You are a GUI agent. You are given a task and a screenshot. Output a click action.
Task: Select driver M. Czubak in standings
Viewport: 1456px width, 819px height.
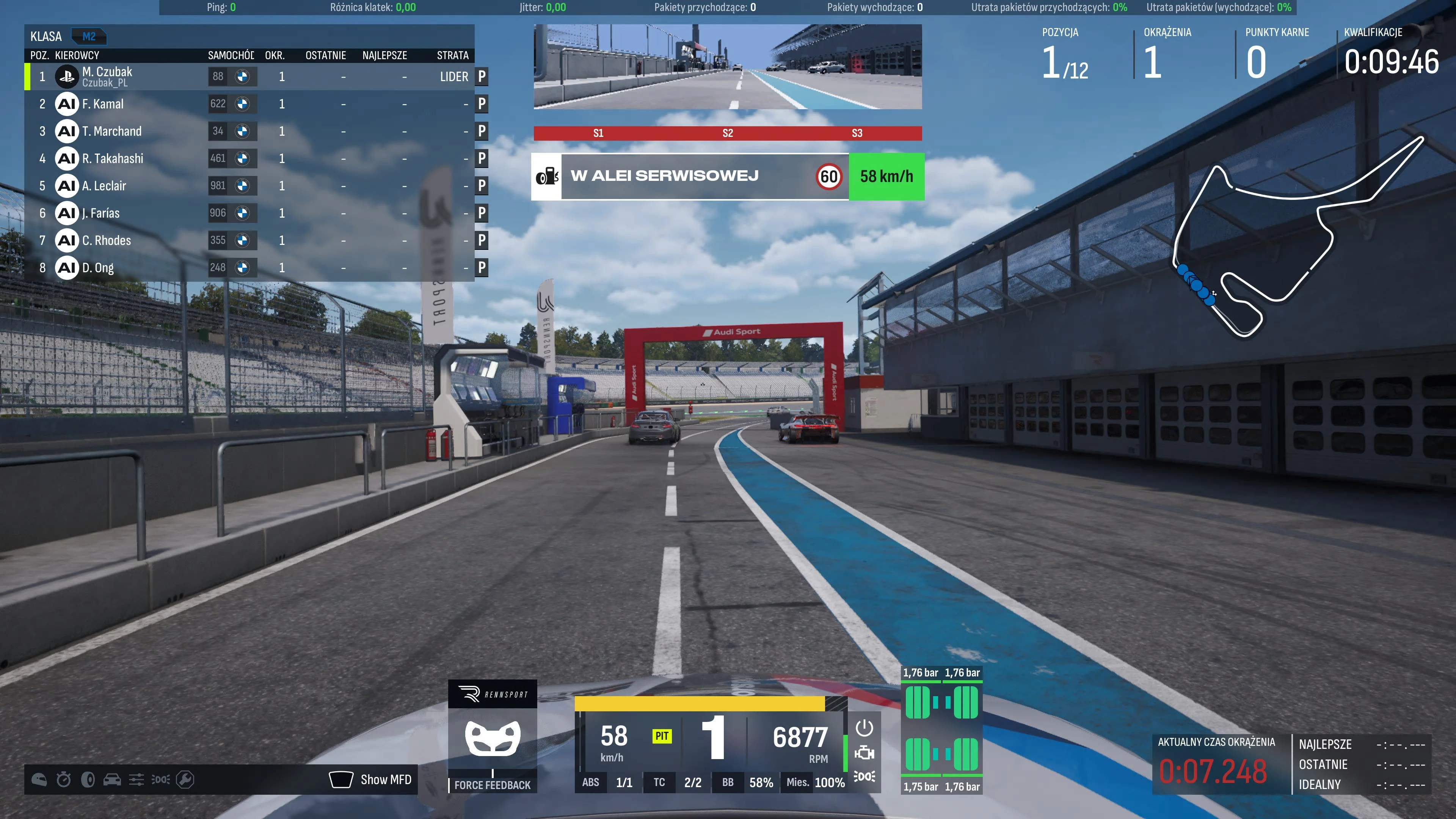107,76
